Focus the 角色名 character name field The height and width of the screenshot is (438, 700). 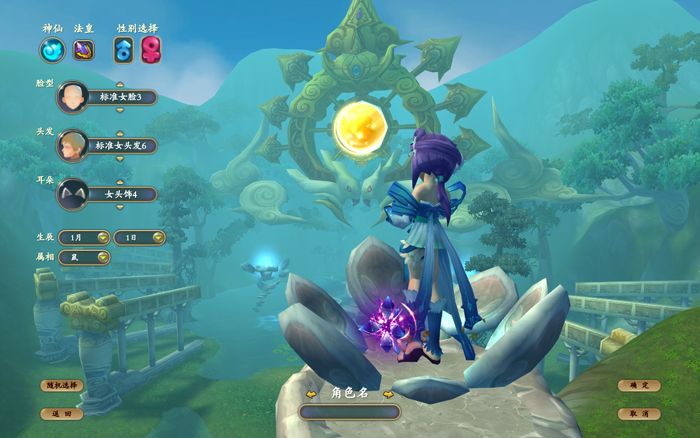pos(350,411)
